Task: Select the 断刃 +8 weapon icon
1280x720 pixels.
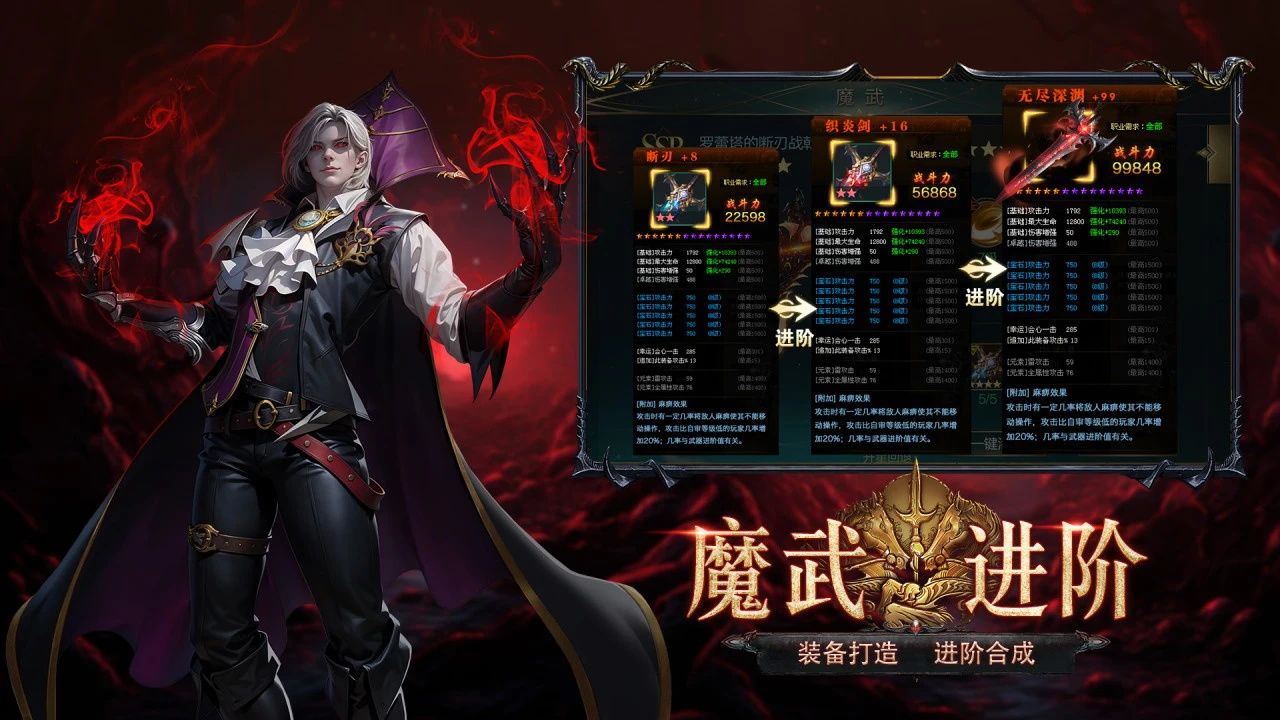Action: pyautogui.click(x=678, y=197)
